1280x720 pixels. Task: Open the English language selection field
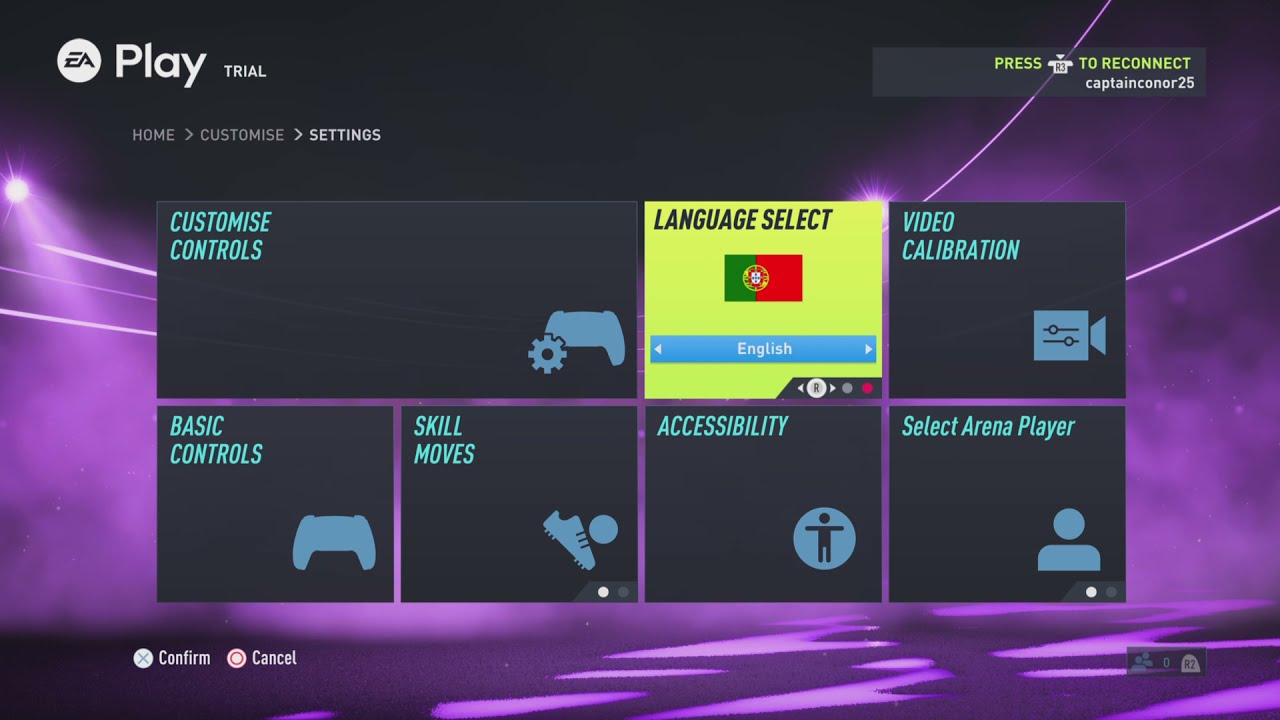point(763,348)
